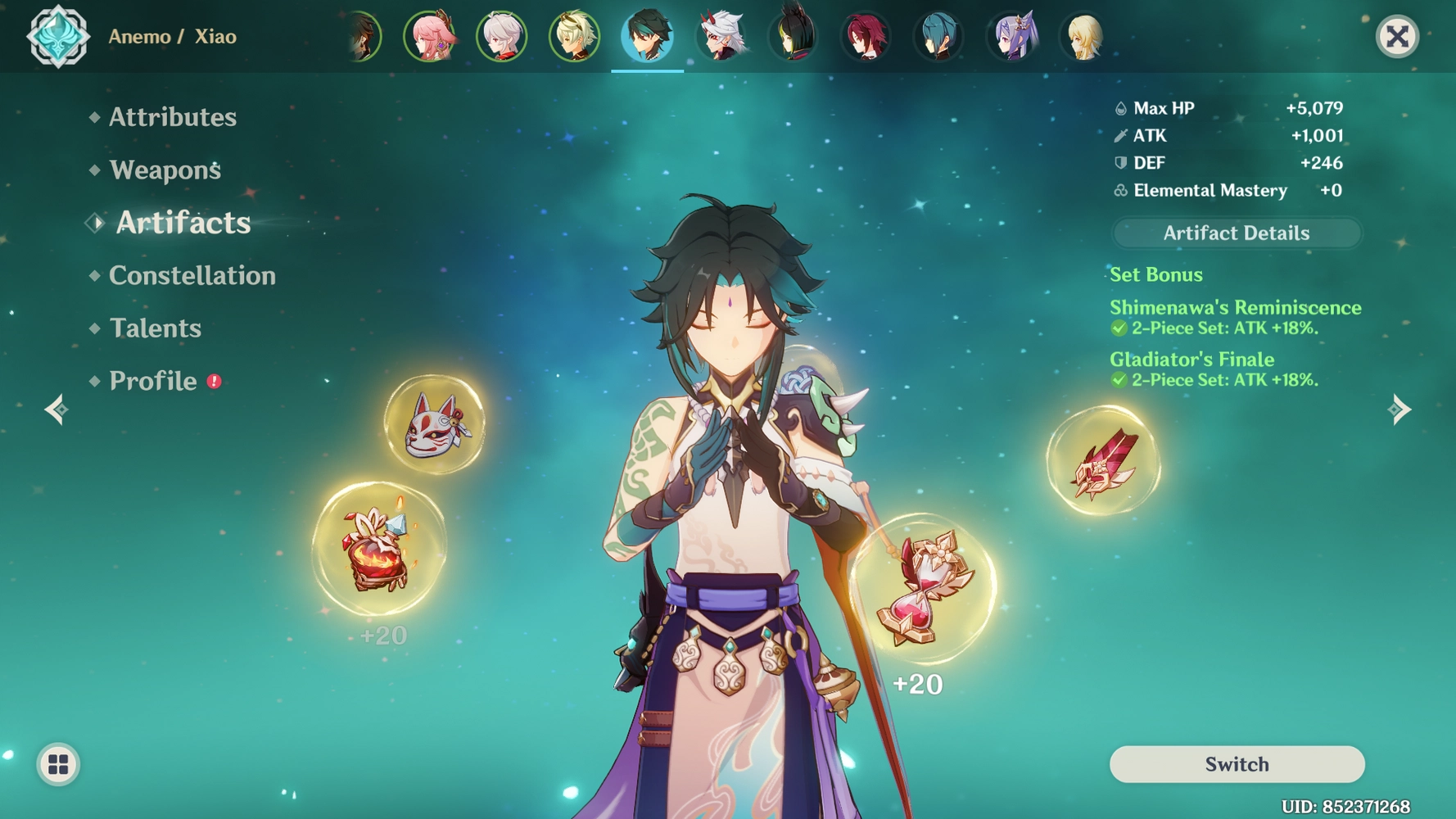Switch to the Weapons section
This screenshot has width=1456, height=819.
point(164,170)
